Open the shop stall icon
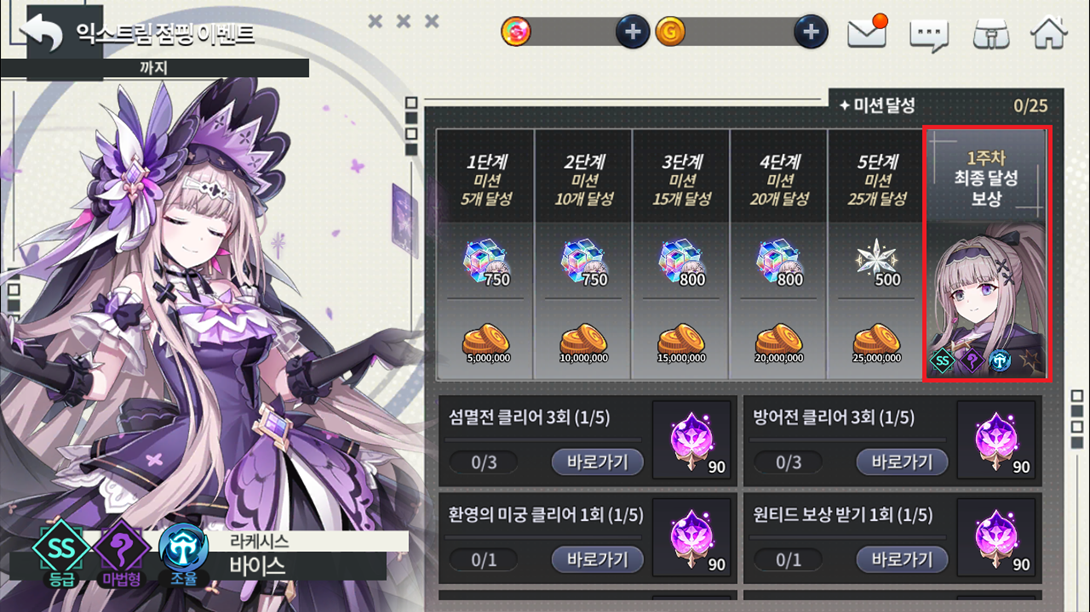The width and height of the screenshot is (1090, 612). [990, 34]
